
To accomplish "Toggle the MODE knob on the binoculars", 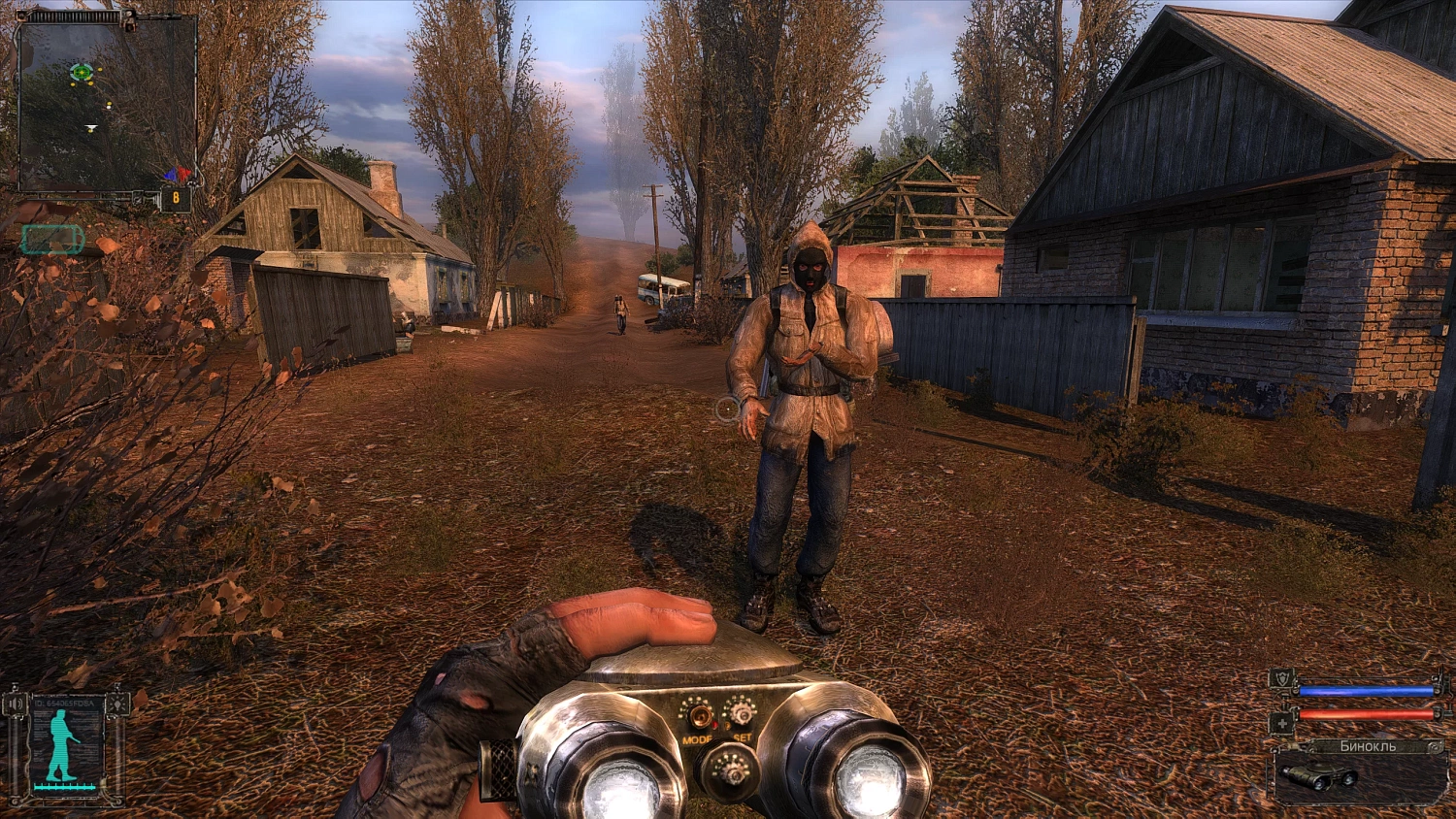I will 700,715.
